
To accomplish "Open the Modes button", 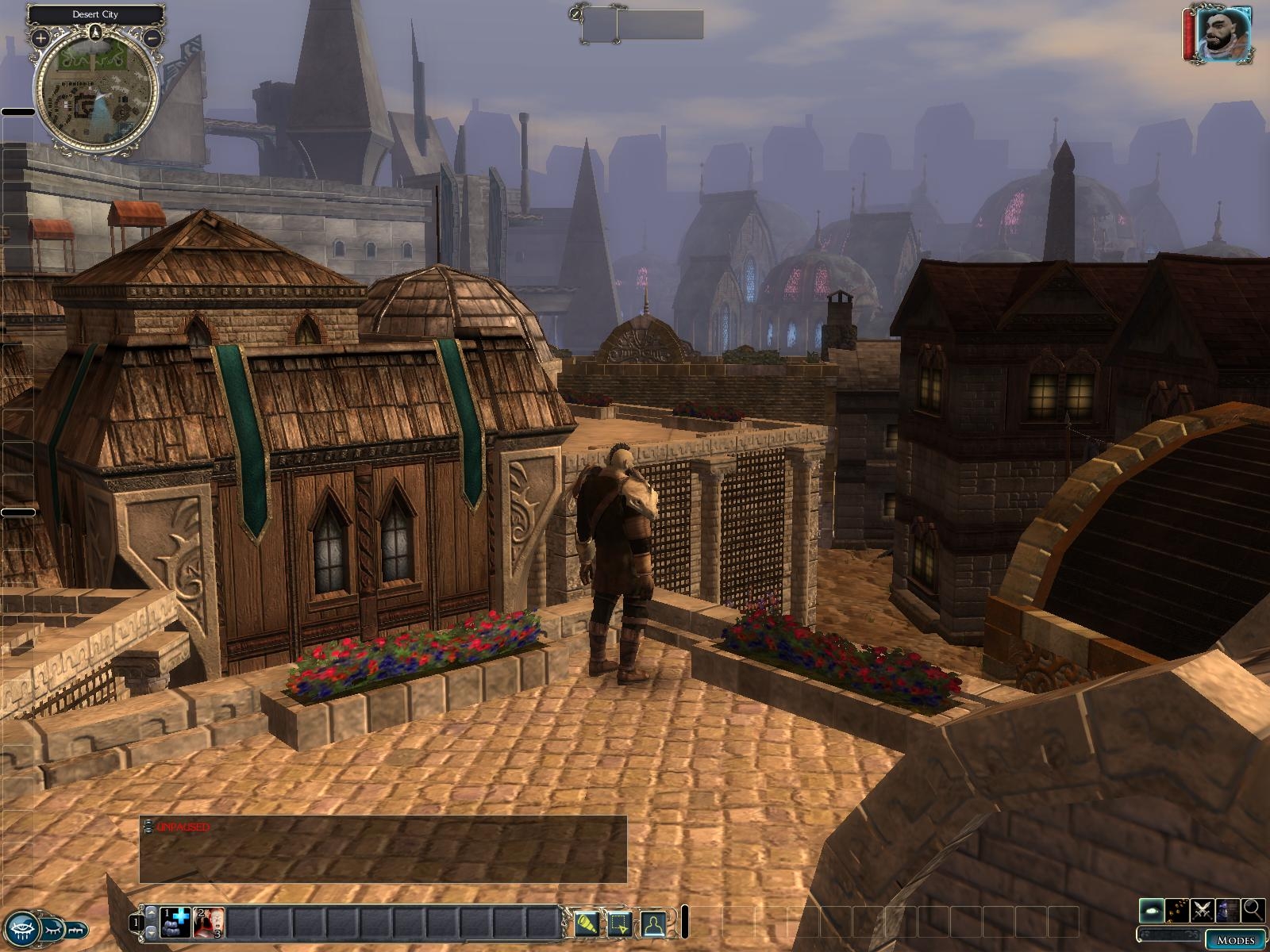I will tap(1235, 940).
